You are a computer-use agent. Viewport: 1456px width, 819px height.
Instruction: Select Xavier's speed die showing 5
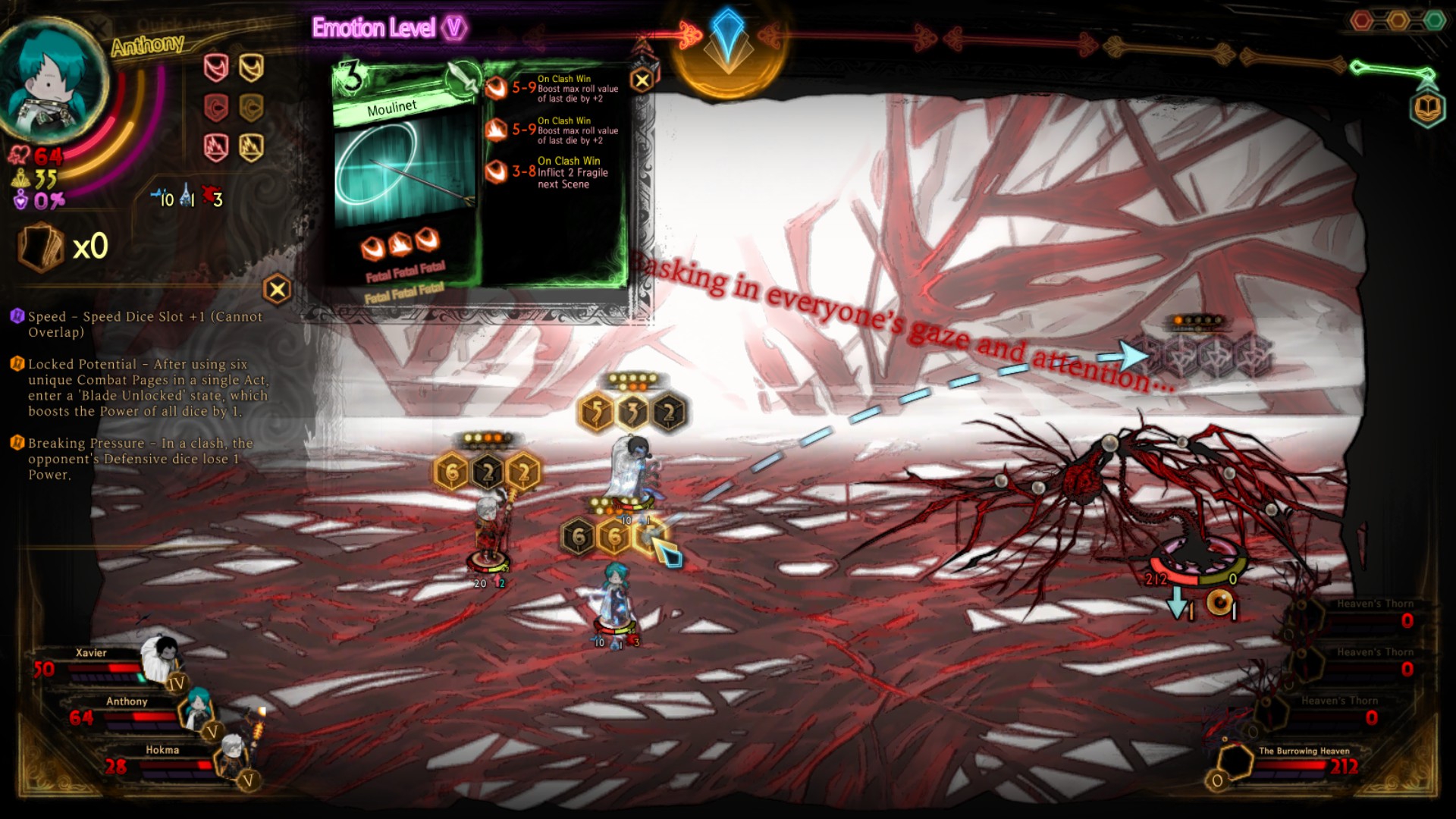(x=596, y=413)
